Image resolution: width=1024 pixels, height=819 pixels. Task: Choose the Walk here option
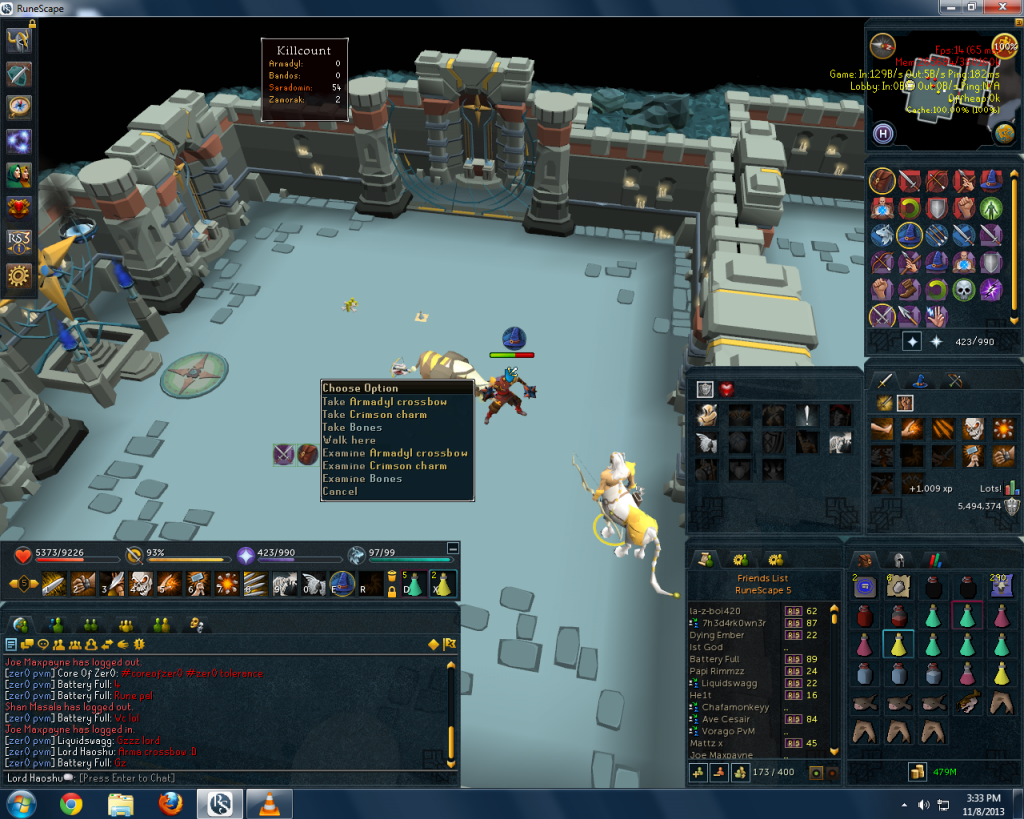pos(349,440)
